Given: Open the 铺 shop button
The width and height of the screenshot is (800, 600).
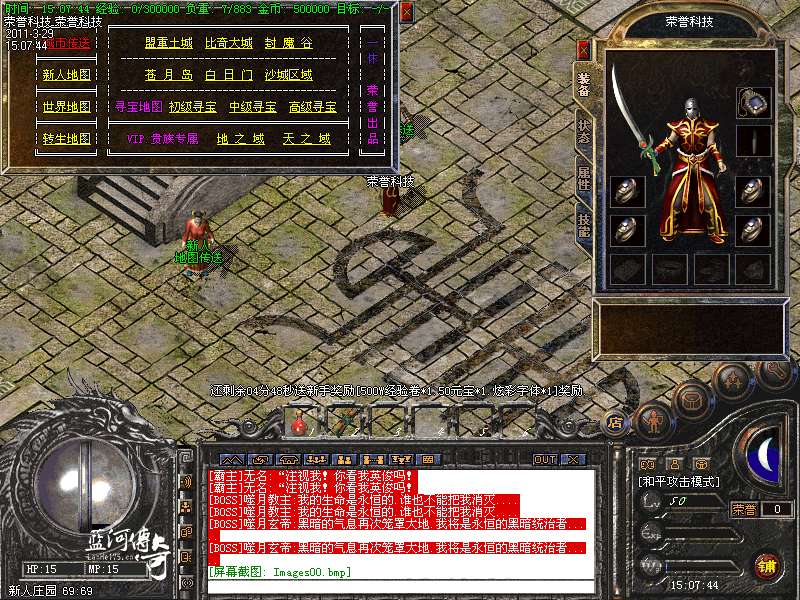Looking at the screenshot, I should 767,566.
